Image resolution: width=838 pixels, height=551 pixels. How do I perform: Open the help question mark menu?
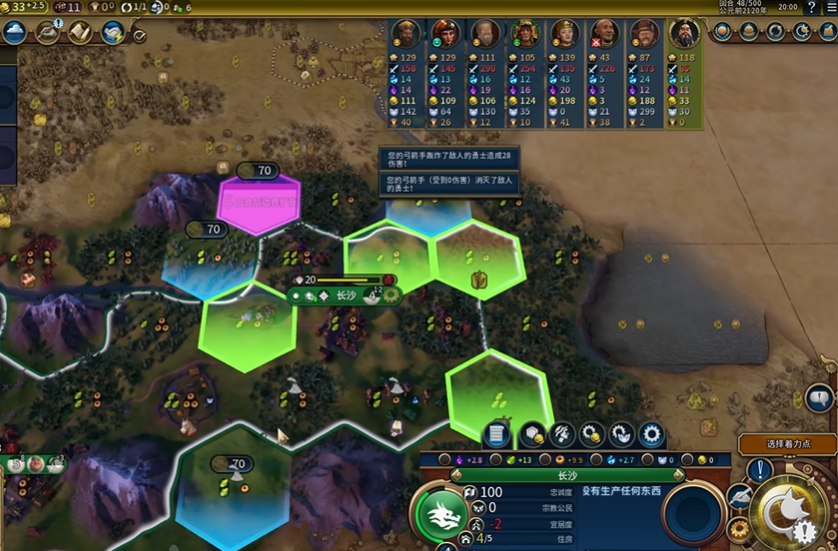811,7
